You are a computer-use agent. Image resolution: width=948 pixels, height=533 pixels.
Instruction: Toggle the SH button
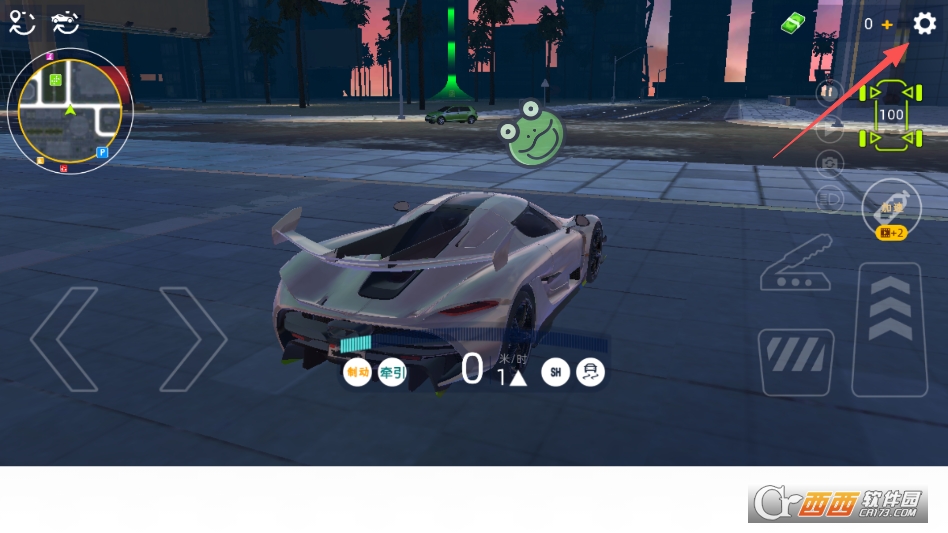[x=556, y=373]
